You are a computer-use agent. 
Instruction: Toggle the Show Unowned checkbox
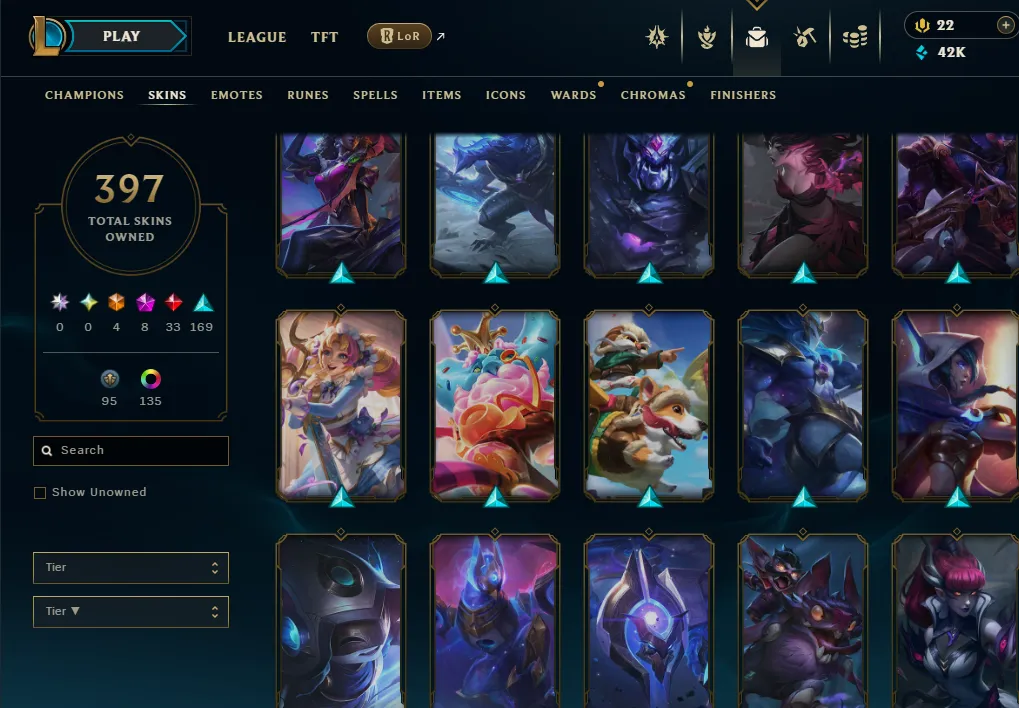pyautogui.click(x=40, y=493)
